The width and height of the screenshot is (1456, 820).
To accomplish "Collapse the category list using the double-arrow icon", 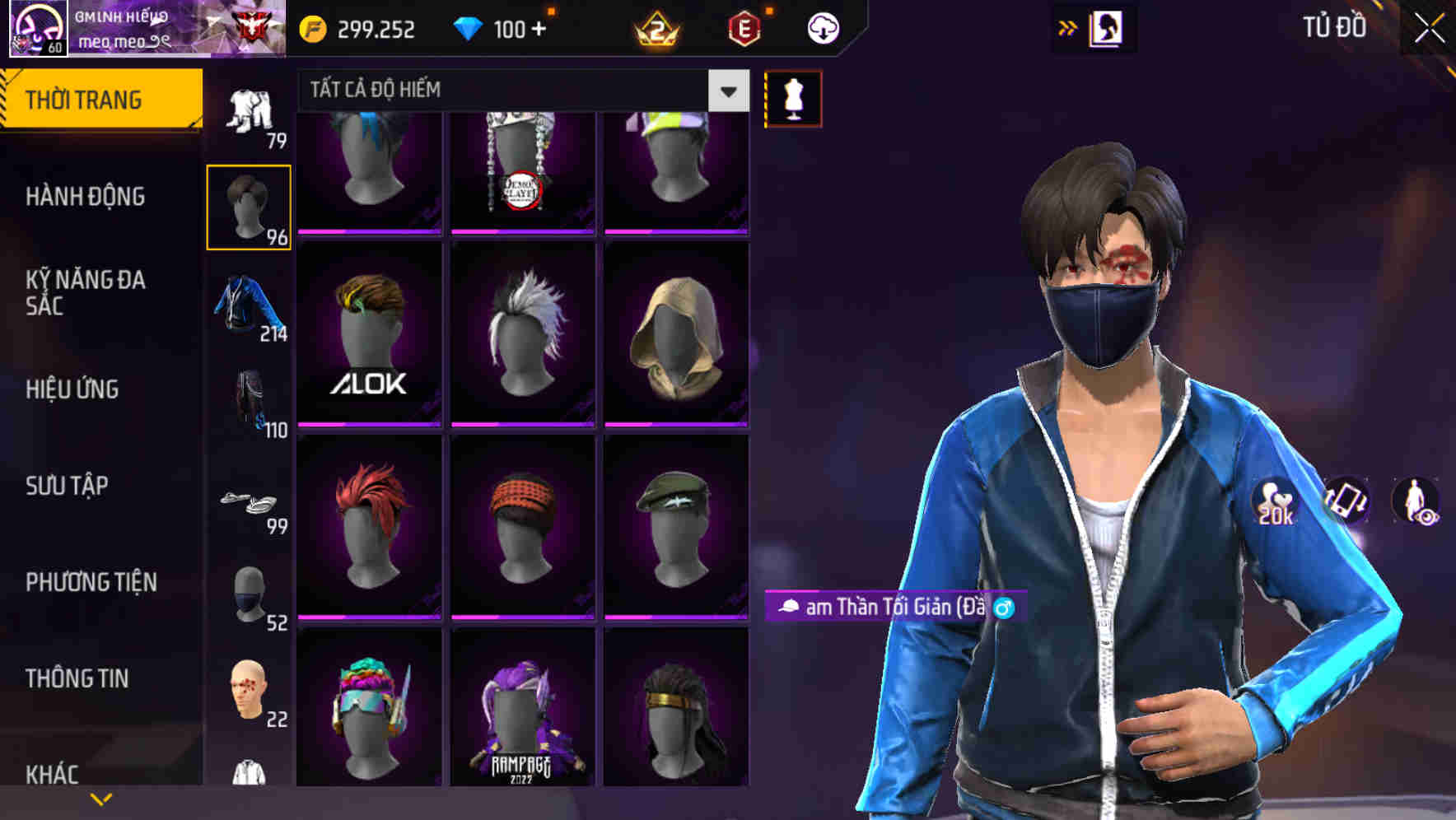I will click(1068, 27).
